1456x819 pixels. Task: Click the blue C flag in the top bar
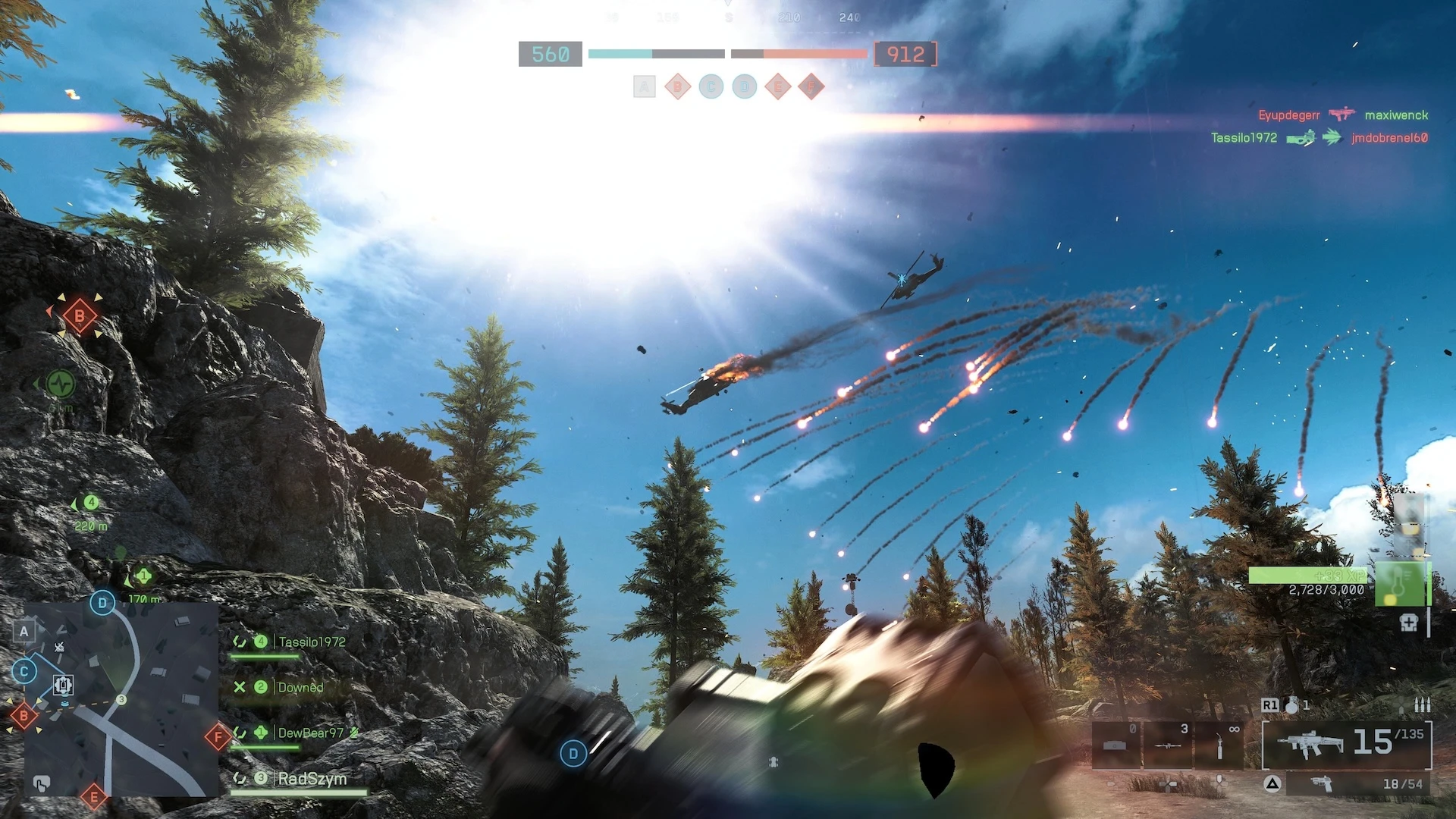click(x=711, y=87)
